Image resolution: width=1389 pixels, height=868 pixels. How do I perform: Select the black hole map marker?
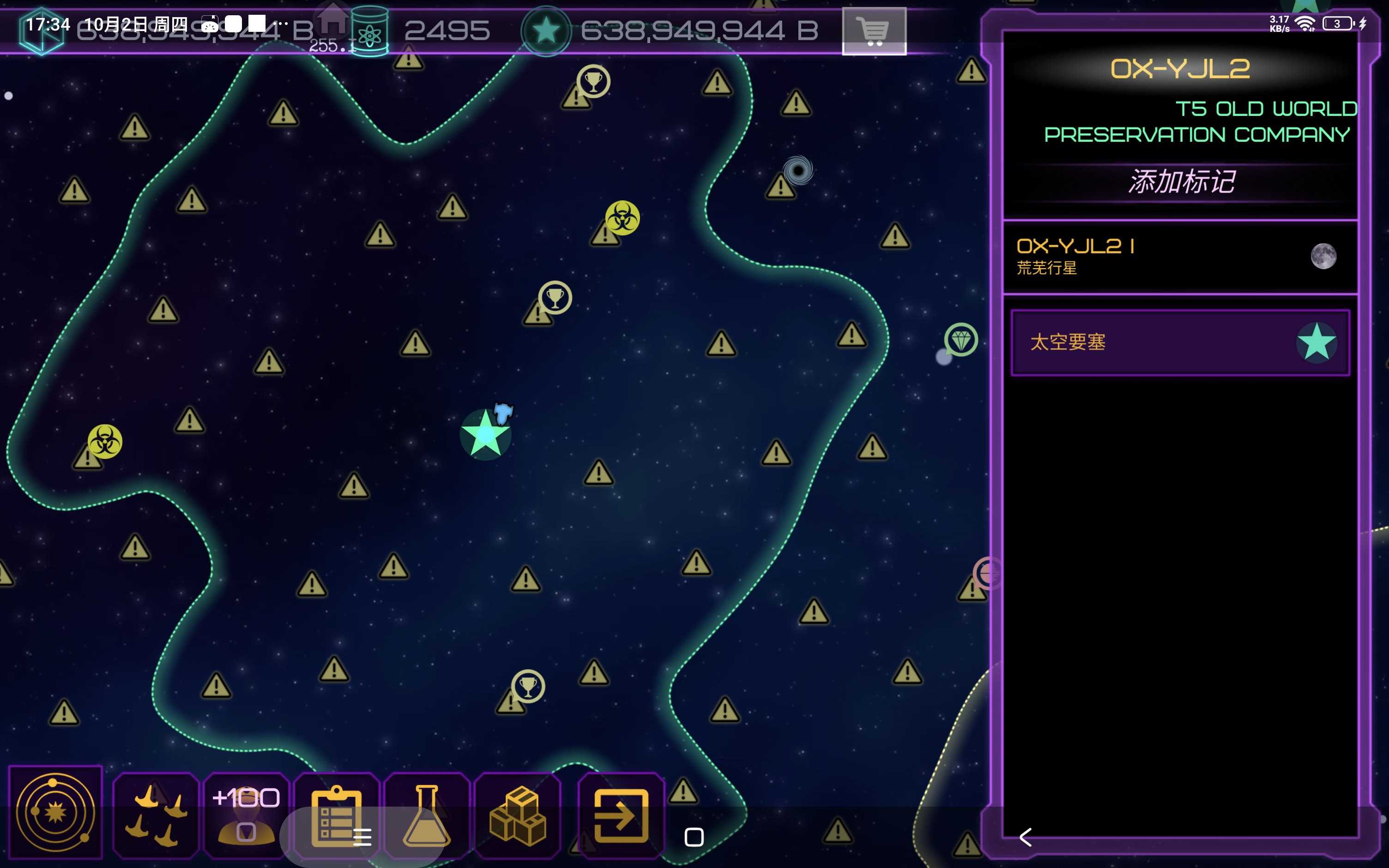click(798, 170)
